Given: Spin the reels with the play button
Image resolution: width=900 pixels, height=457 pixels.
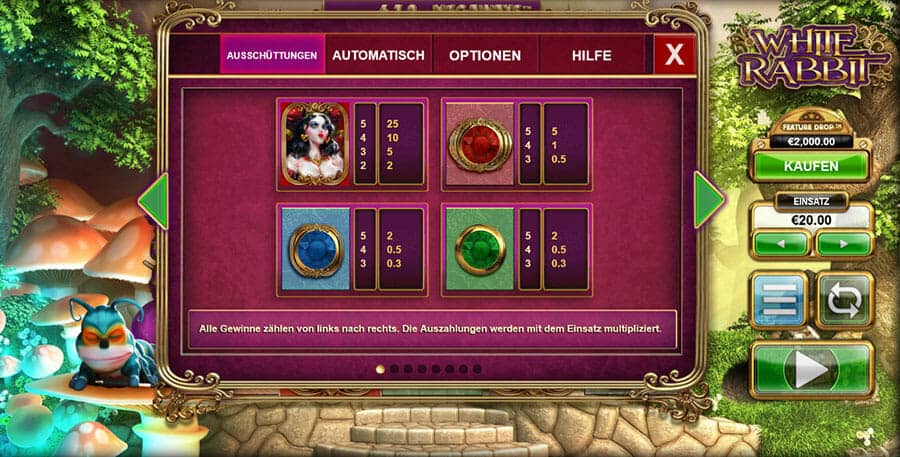Looking at the screenshot, I should click(810, 369).
